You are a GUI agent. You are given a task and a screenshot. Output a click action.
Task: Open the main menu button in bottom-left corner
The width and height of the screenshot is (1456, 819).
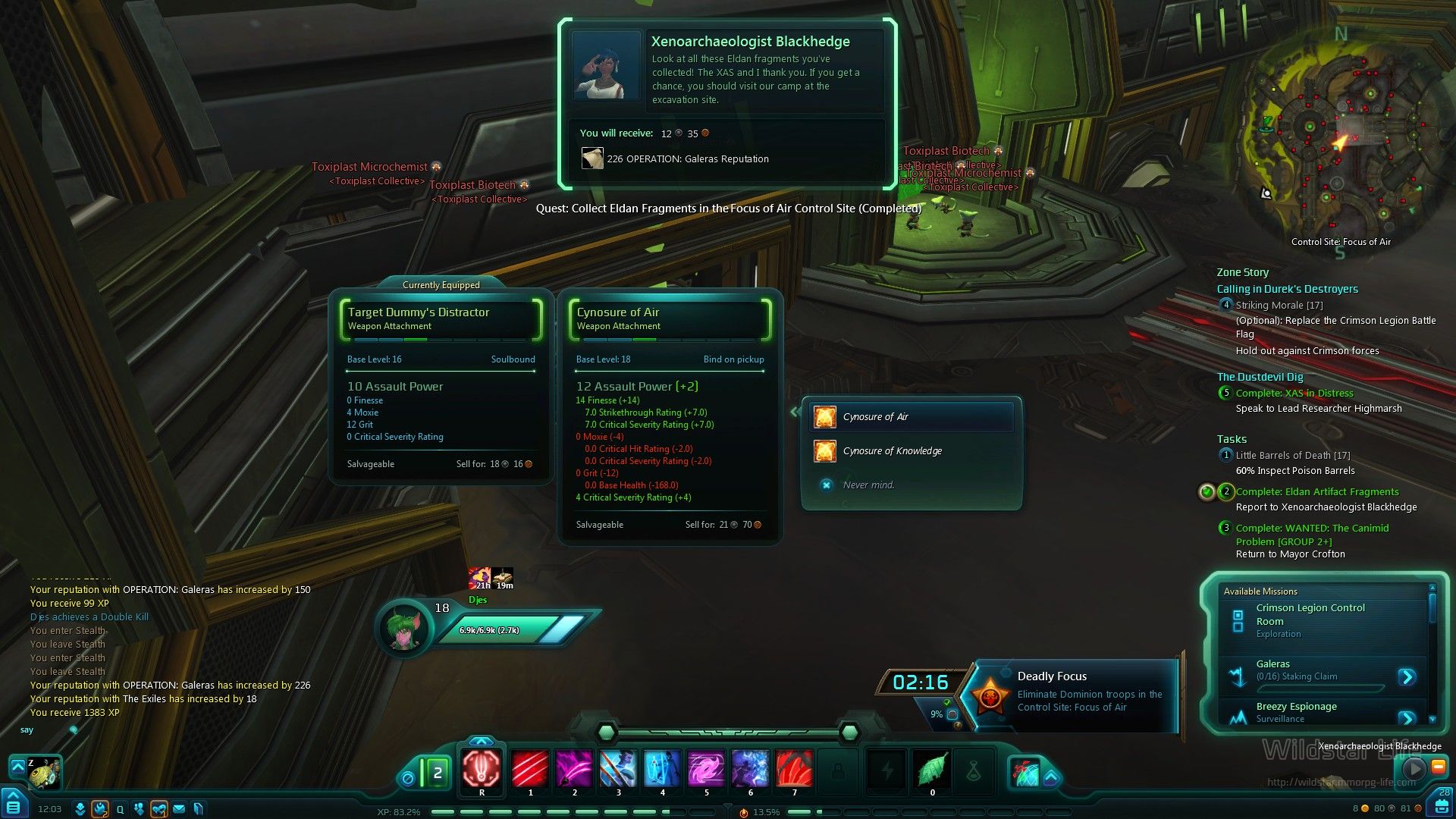[14, 804]
